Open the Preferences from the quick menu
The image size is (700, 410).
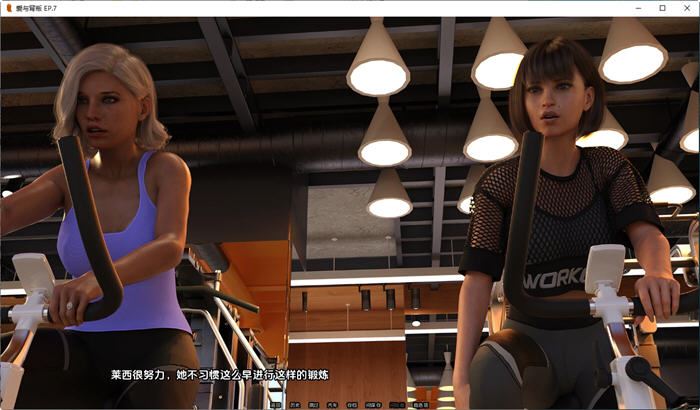(x=421, y=405)
